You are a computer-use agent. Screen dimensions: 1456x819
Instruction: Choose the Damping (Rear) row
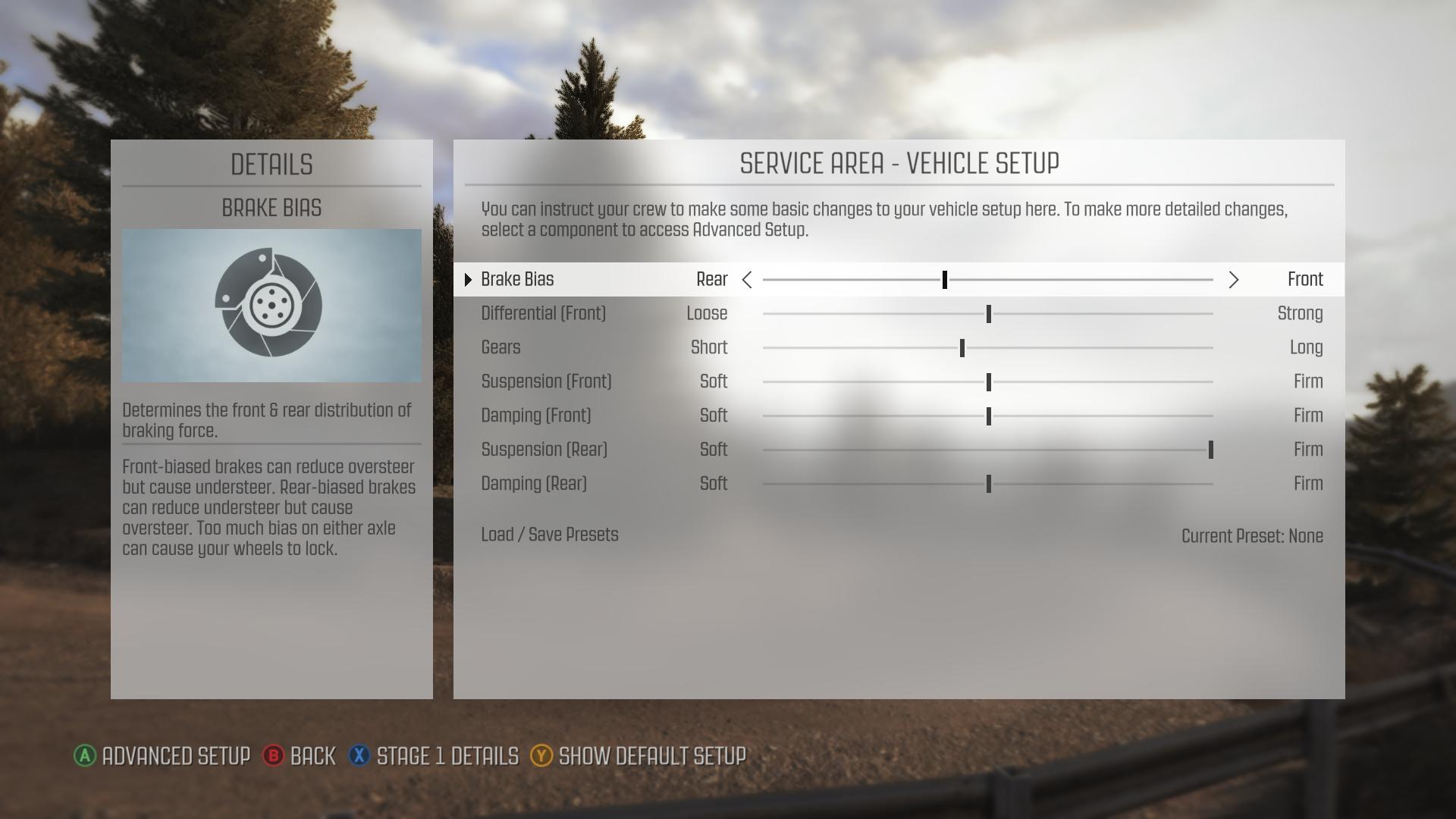tap(534, 485)
